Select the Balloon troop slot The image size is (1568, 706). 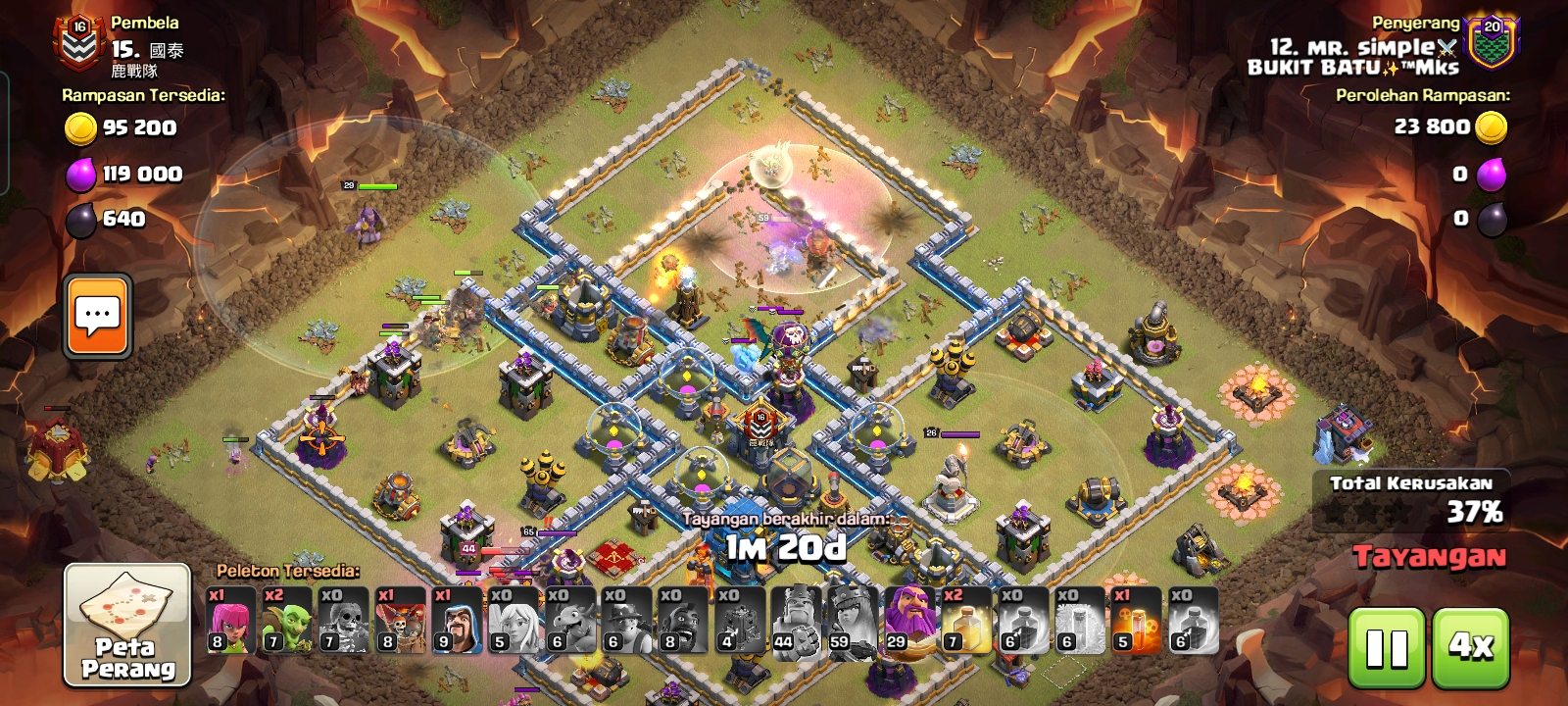400,621
